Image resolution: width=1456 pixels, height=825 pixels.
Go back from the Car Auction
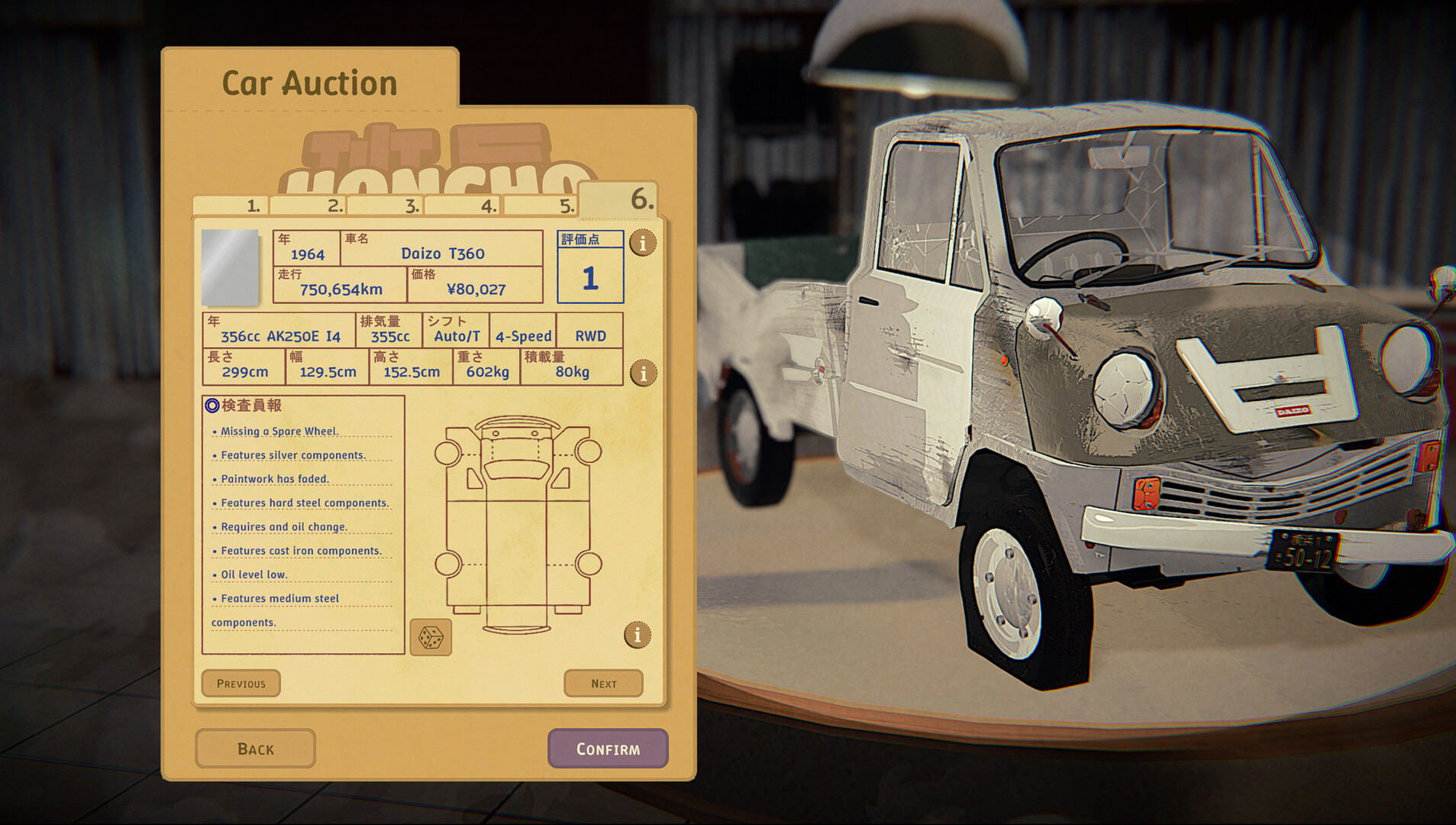[255, 749]
